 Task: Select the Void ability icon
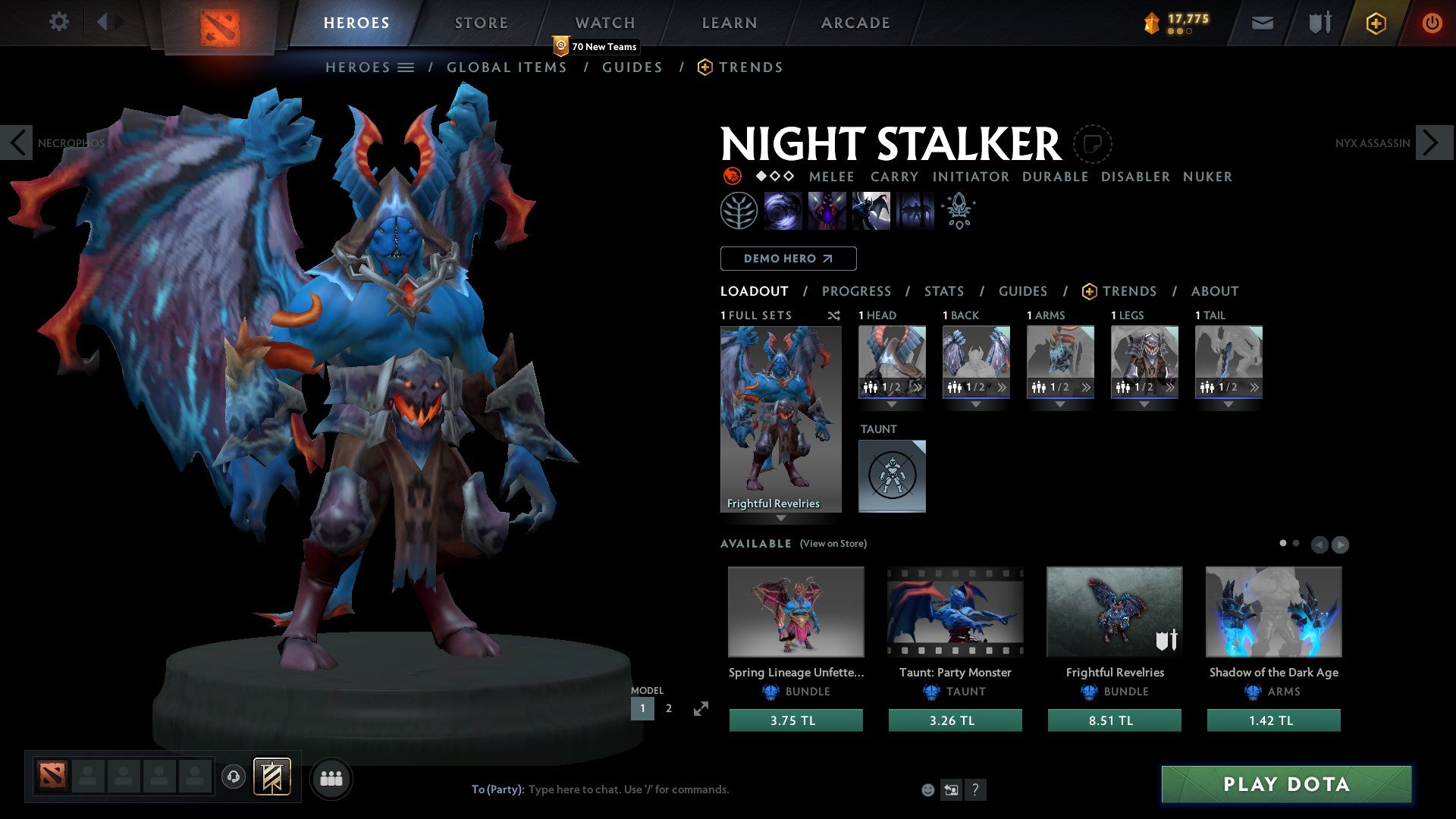click(x=783, y=210)
